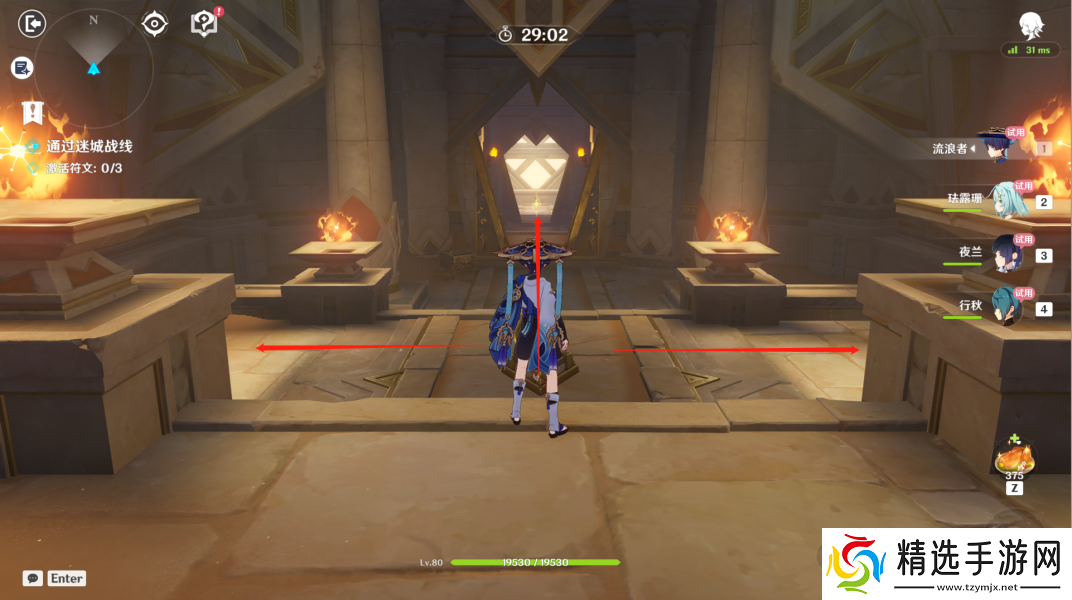Open the Paimon menu icon

click(x=1031, y=25)
